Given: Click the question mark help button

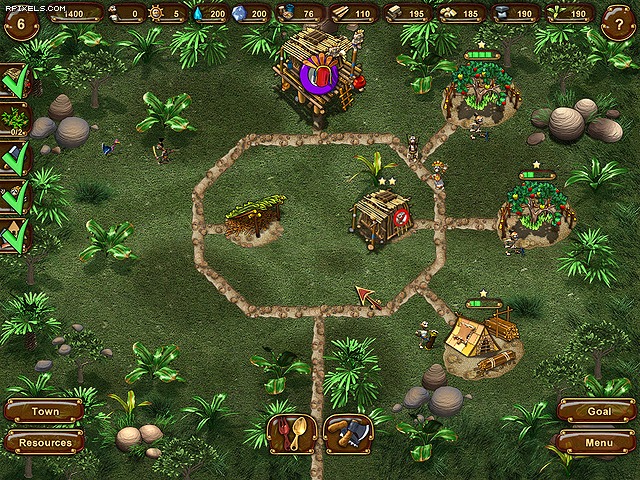Looking at the screenshot, I should pos(617,23).
